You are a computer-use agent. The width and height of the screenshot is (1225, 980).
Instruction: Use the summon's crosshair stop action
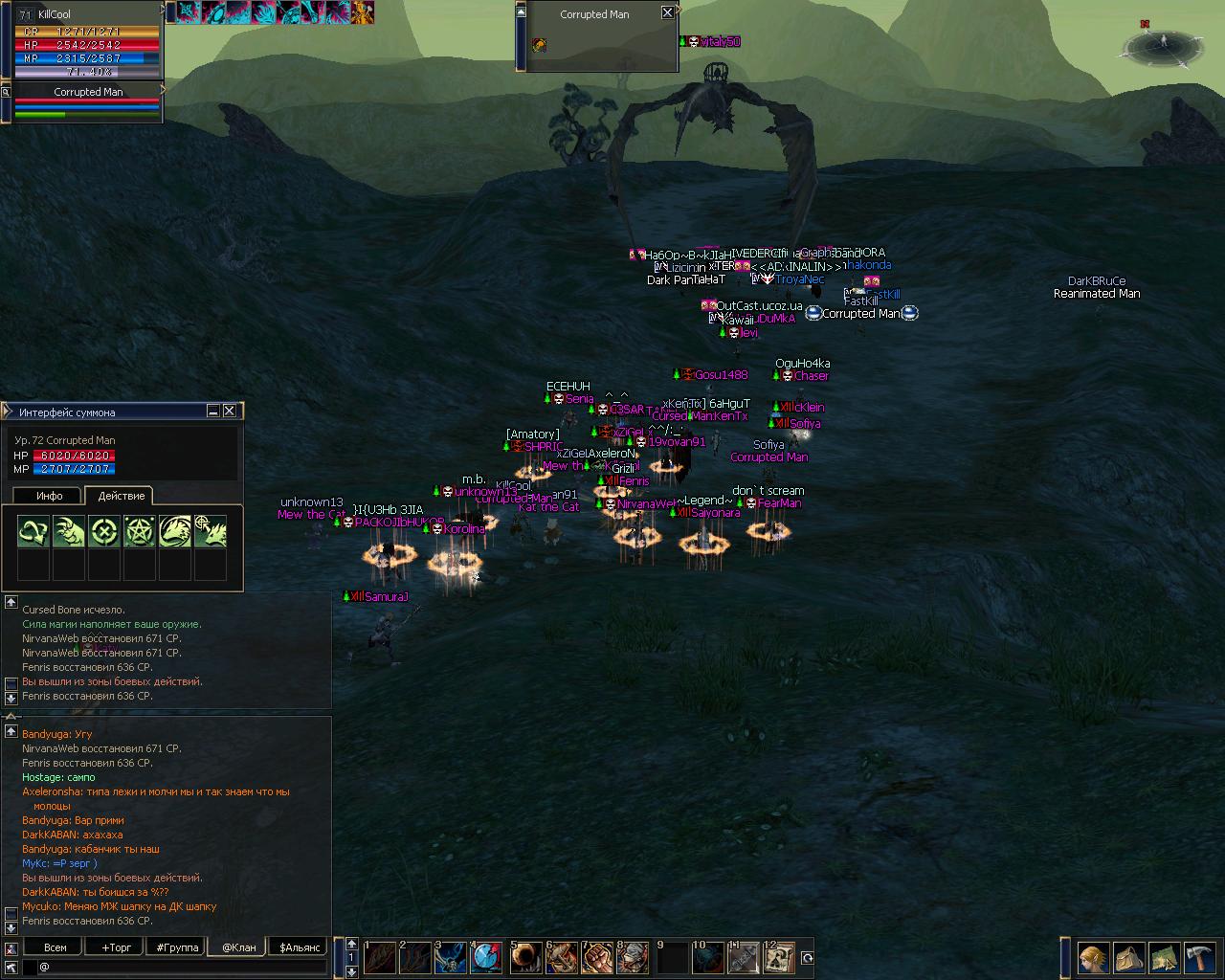tap(103, 531)
